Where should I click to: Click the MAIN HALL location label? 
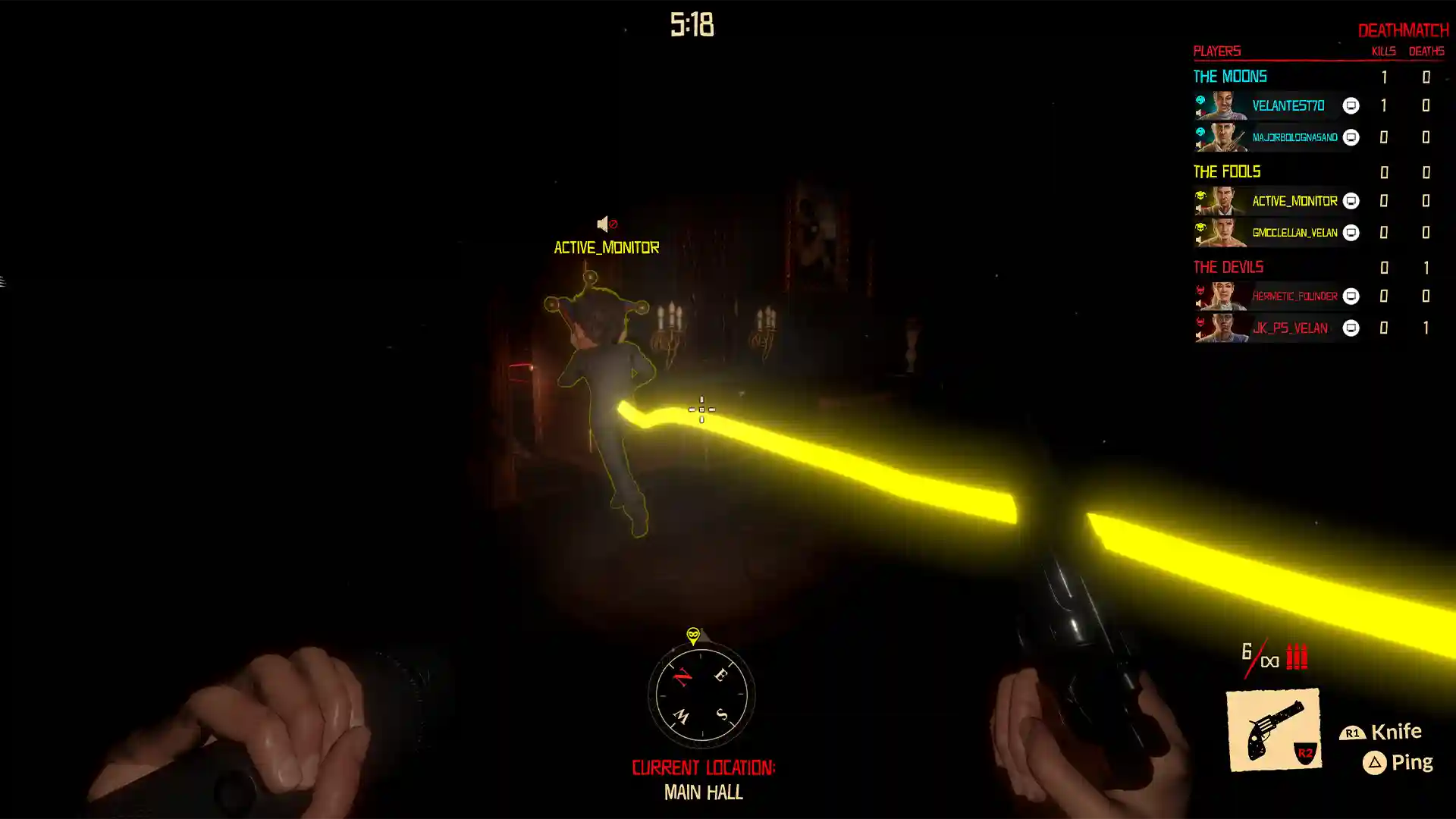pyautogui.click(x=702, y=793)
